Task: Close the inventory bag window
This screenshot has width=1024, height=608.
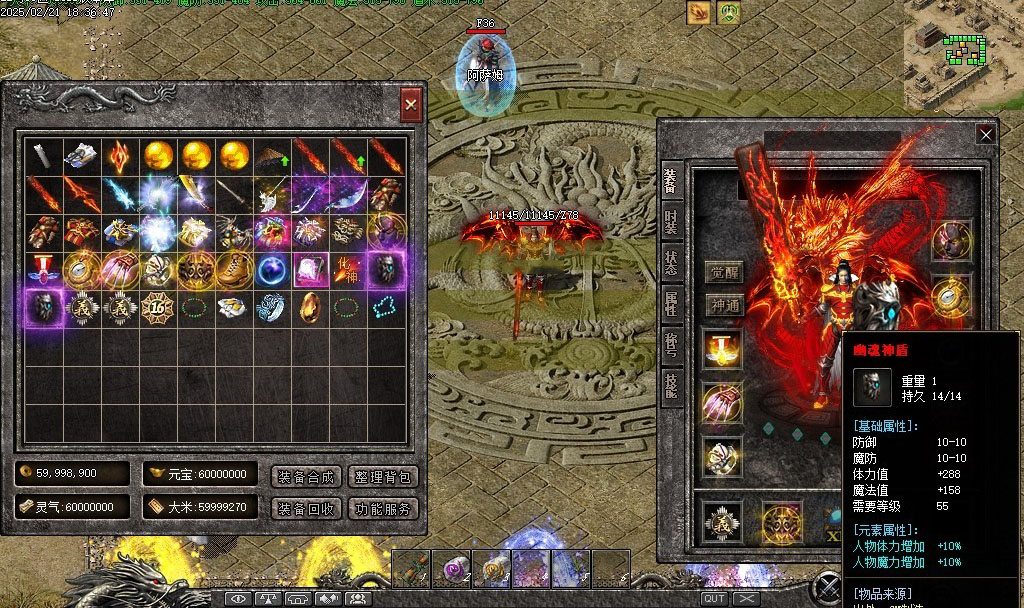Action: click(x=410, y=104)
